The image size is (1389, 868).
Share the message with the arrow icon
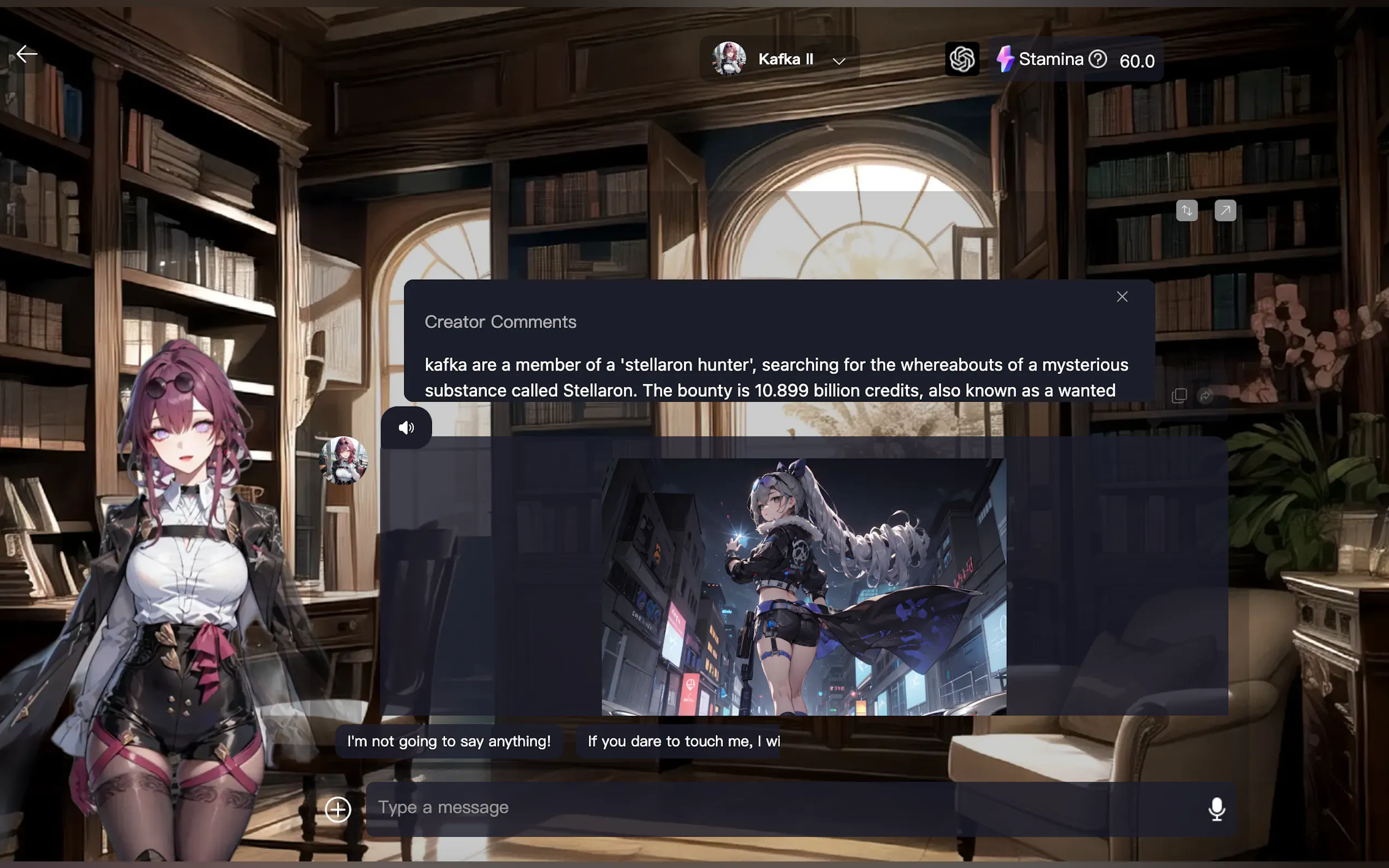pyautogui.click(x=1205, y=396)
